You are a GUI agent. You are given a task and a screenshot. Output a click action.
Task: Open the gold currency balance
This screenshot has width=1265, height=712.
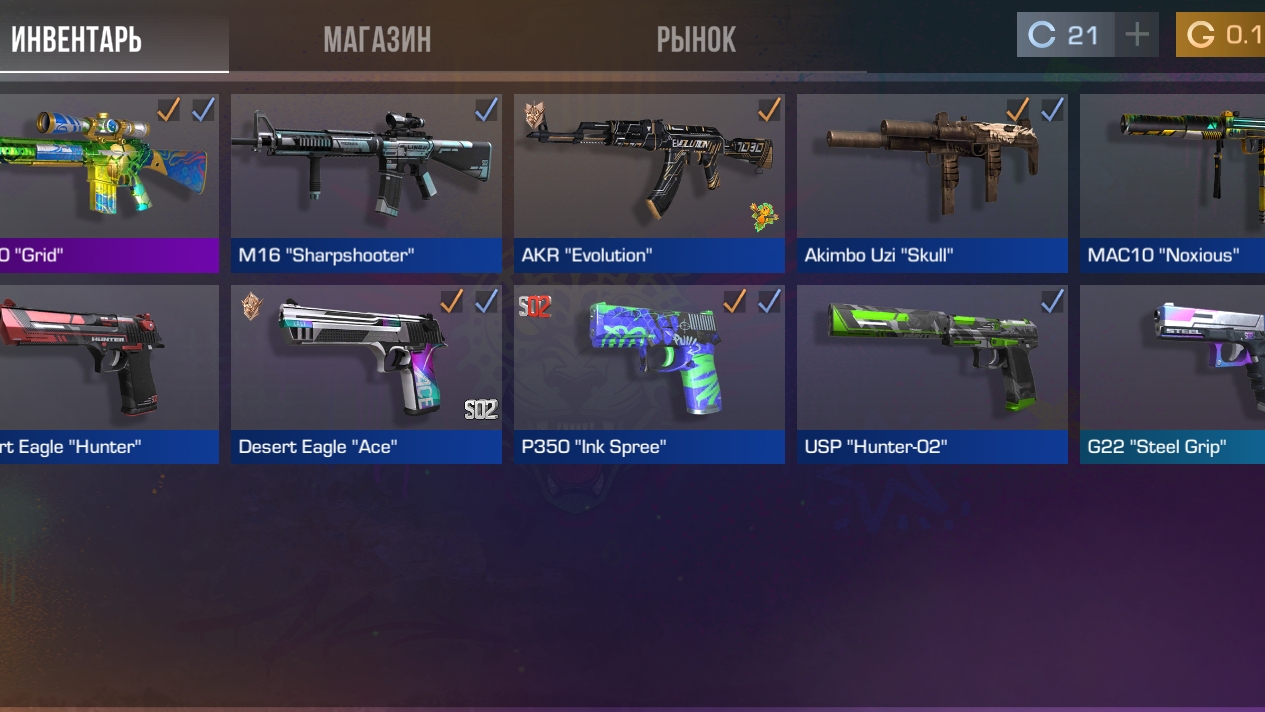point(1221,35)
